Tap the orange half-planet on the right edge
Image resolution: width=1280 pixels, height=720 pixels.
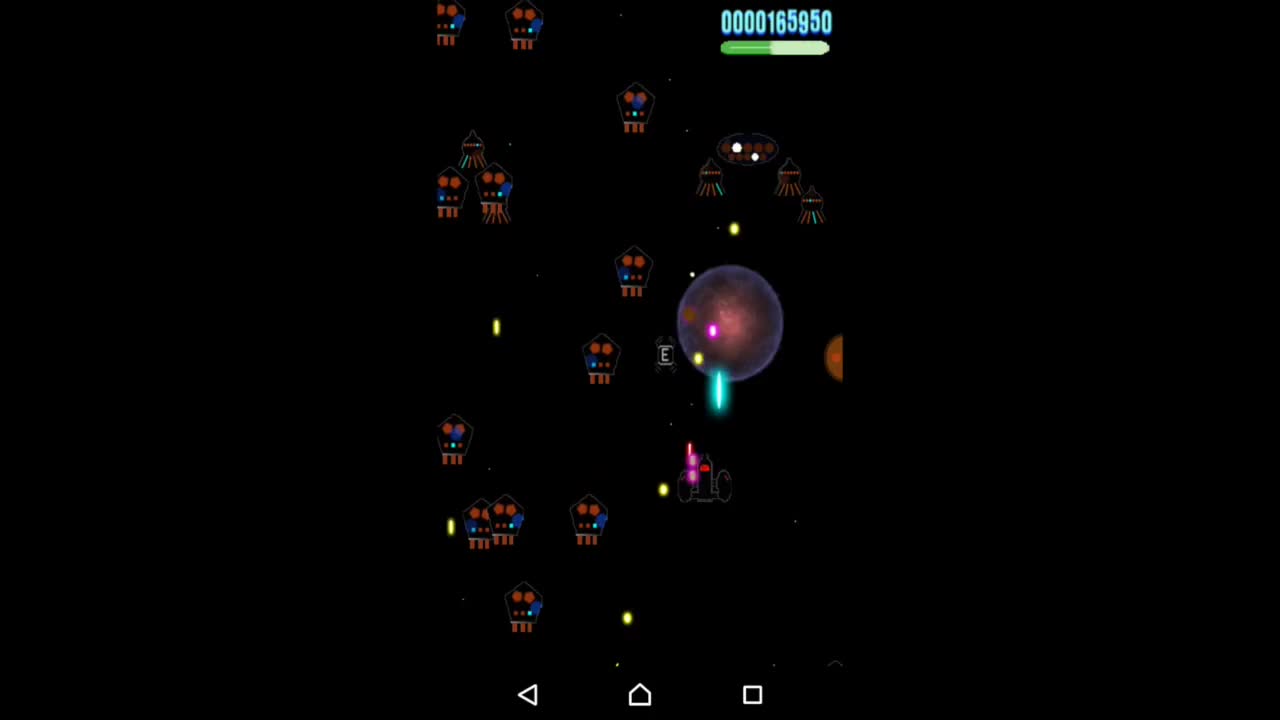point(836,358)
